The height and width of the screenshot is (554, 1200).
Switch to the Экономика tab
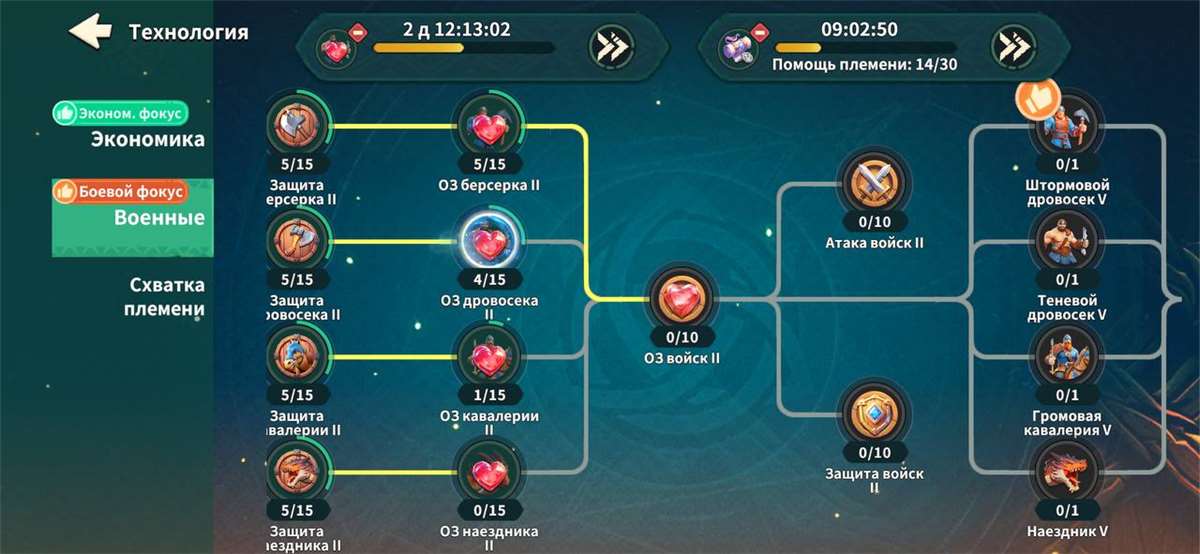(148, 139)
